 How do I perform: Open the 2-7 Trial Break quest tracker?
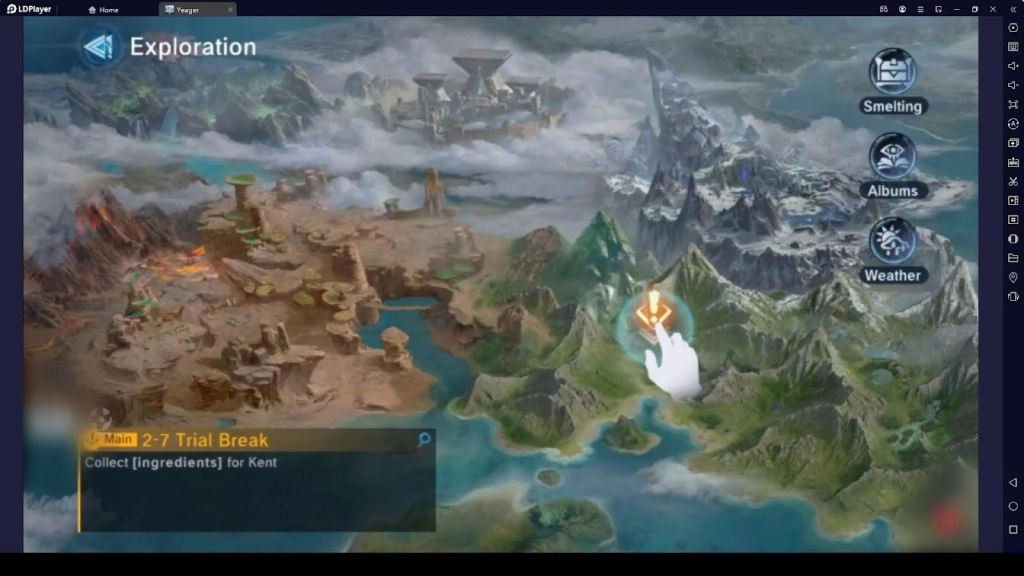click(205, 440)
